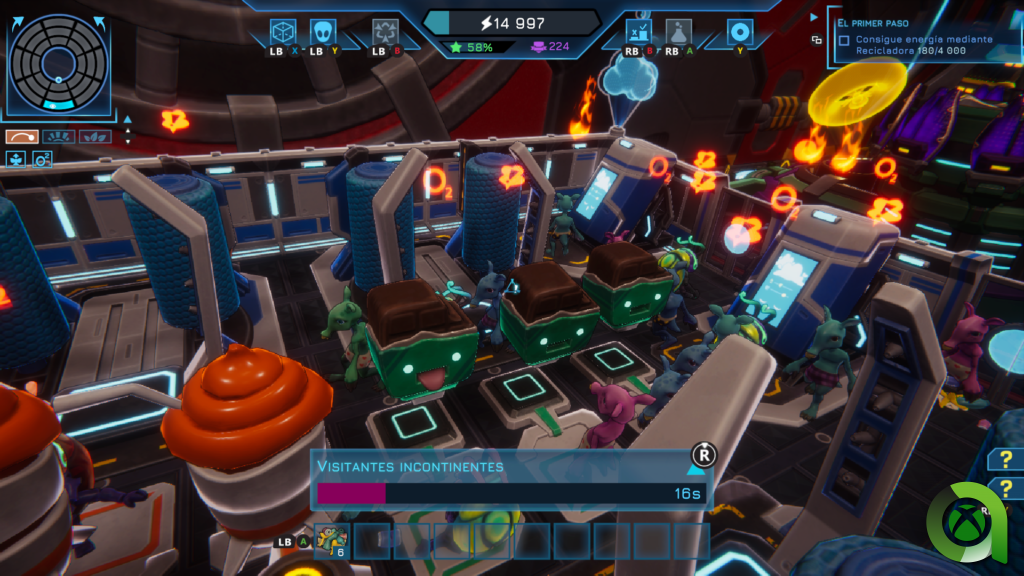
Task: Toggle the O2 oxygen overlay icon
Action: pos(42,158)
